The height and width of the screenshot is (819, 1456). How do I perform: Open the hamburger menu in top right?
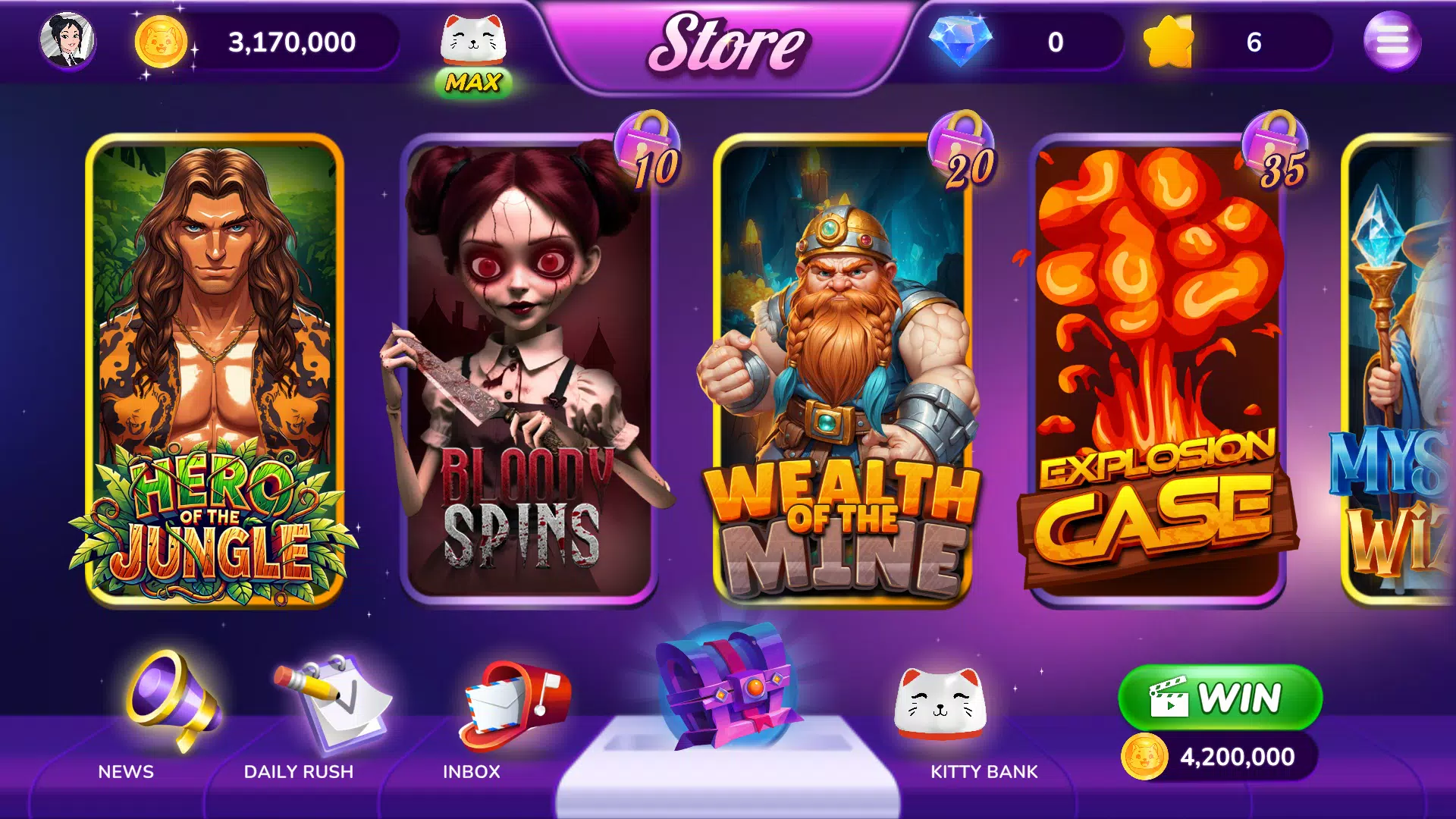[x=1395, y=42]
